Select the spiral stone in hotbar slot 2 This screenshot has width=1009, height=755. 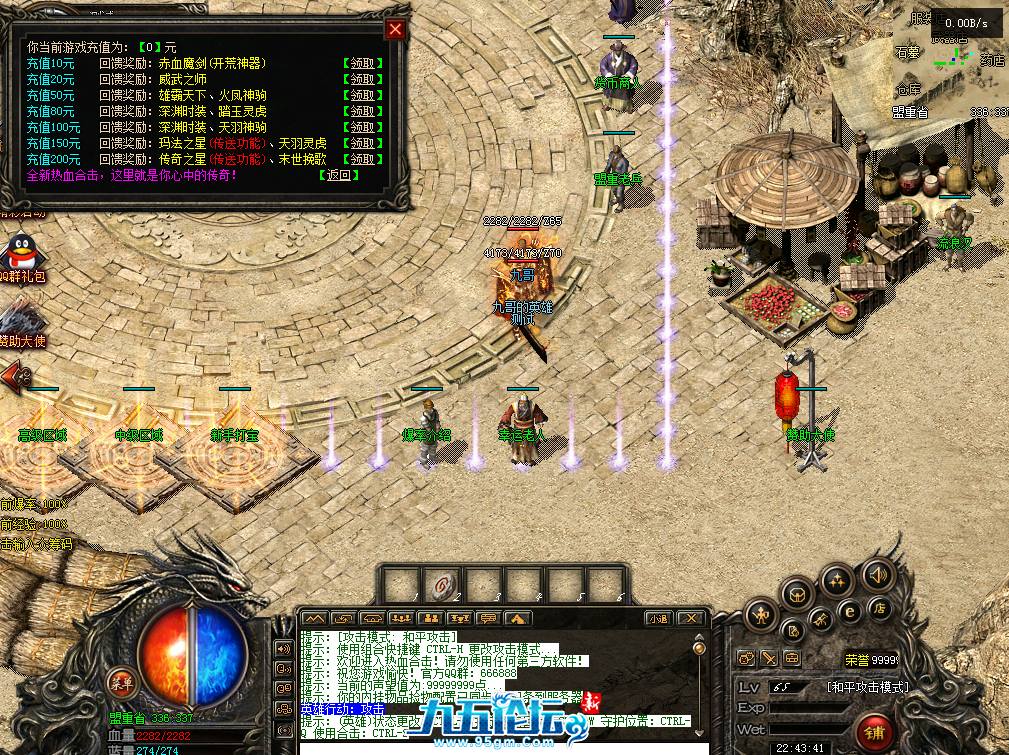[439, 583]
